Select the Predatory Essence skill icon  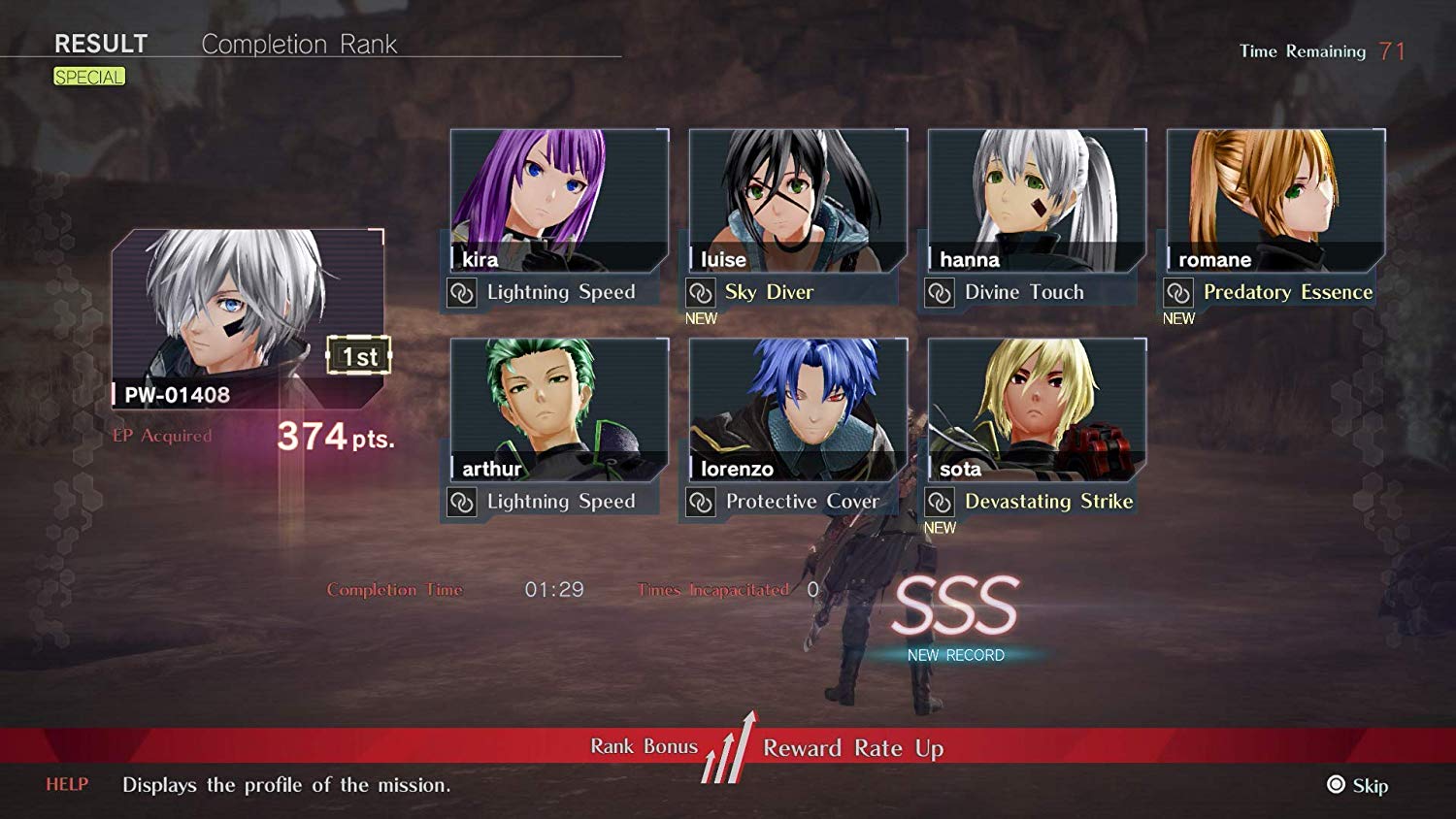click(x=1177, y=292)
